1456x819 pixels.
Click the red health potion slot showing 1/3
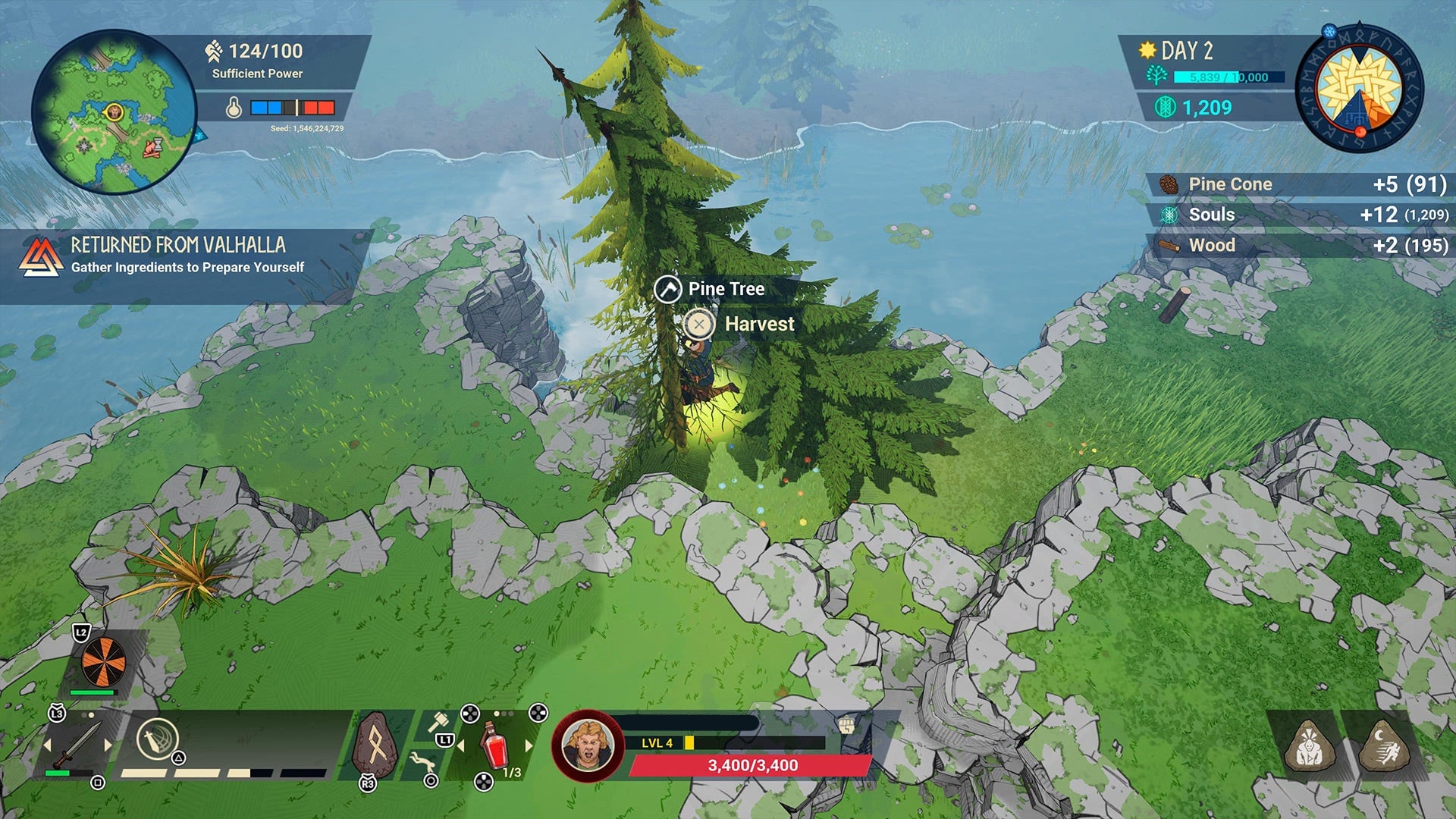coord(493,748)
